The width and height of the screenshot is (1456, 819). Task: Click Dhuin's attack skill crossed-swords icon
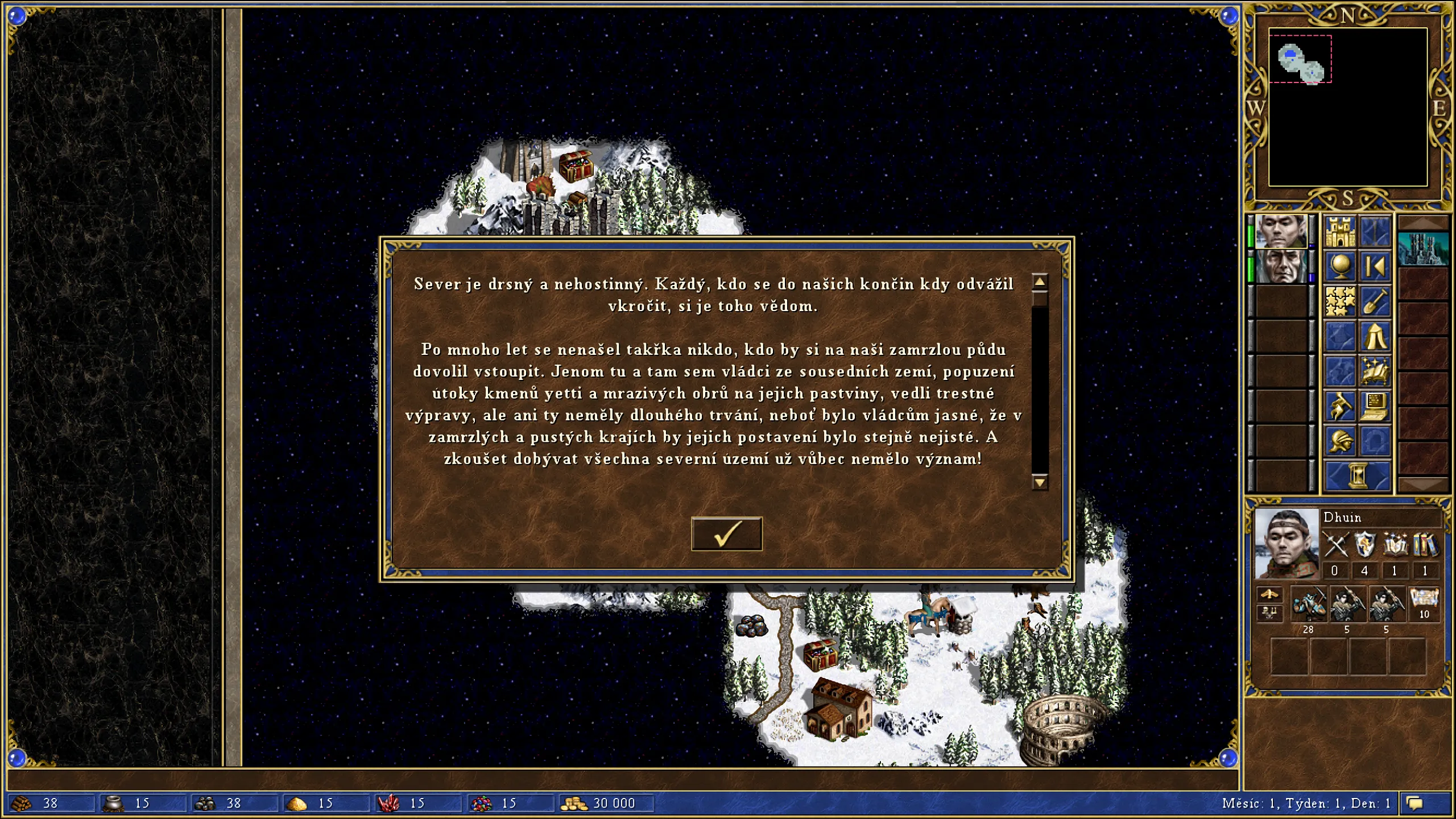1336,545
